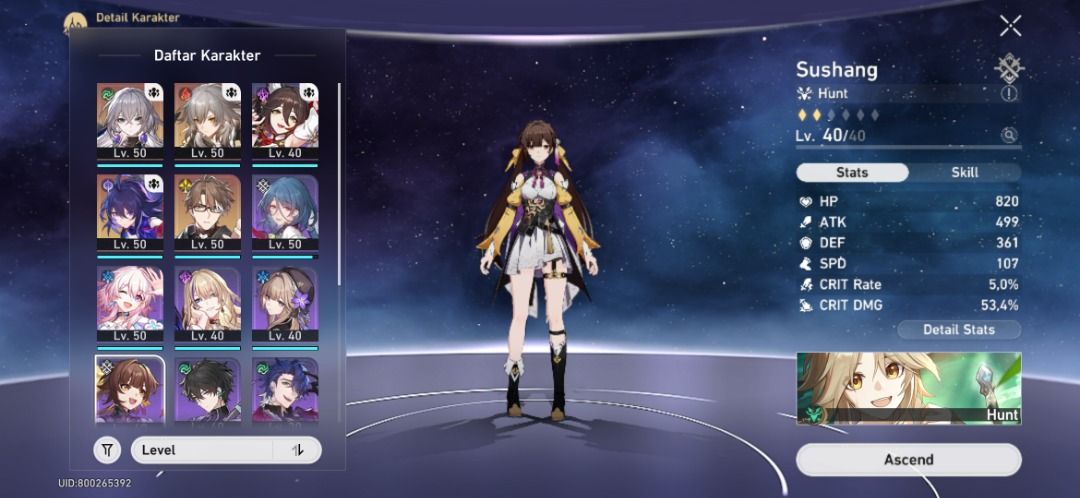Show the Hunt path info icon

tap(1008, 93)
